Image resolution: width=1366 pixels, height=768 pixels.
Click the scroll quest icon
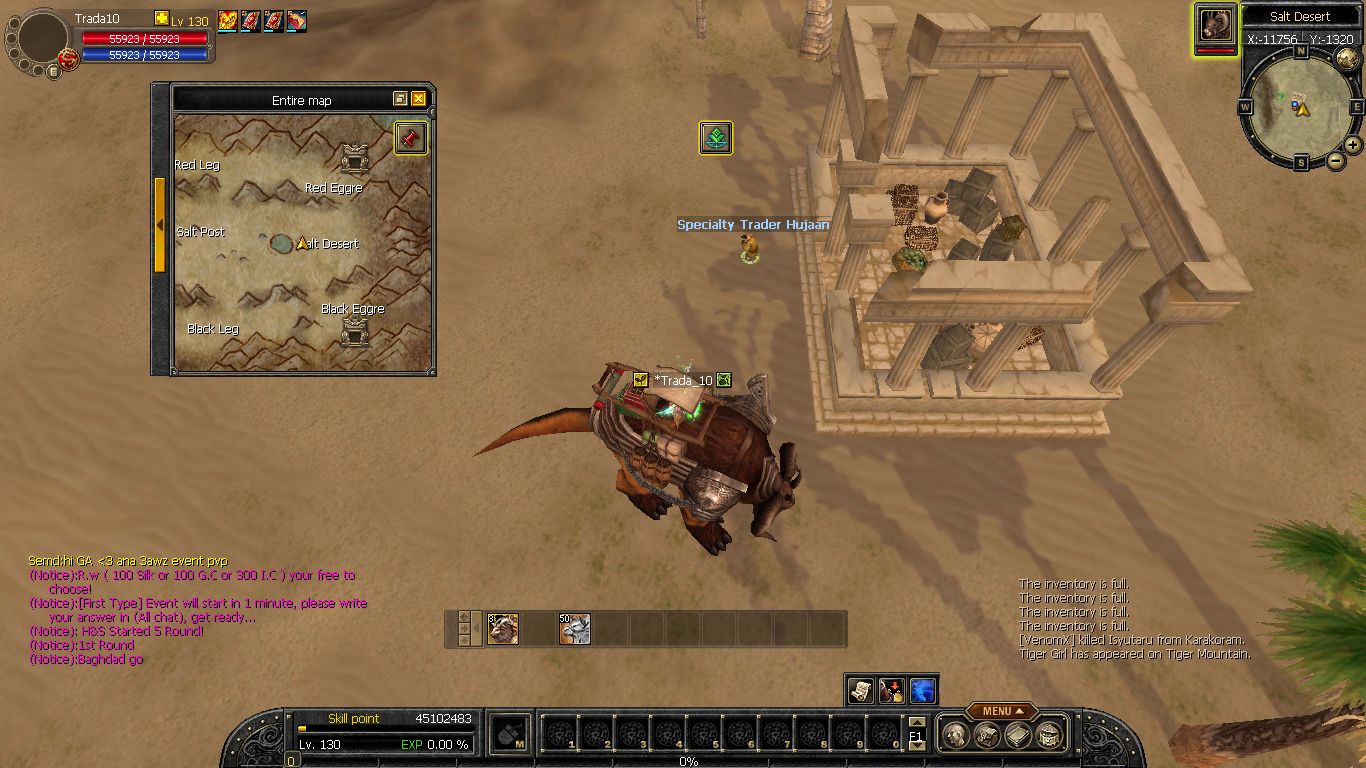coord(861,689)
